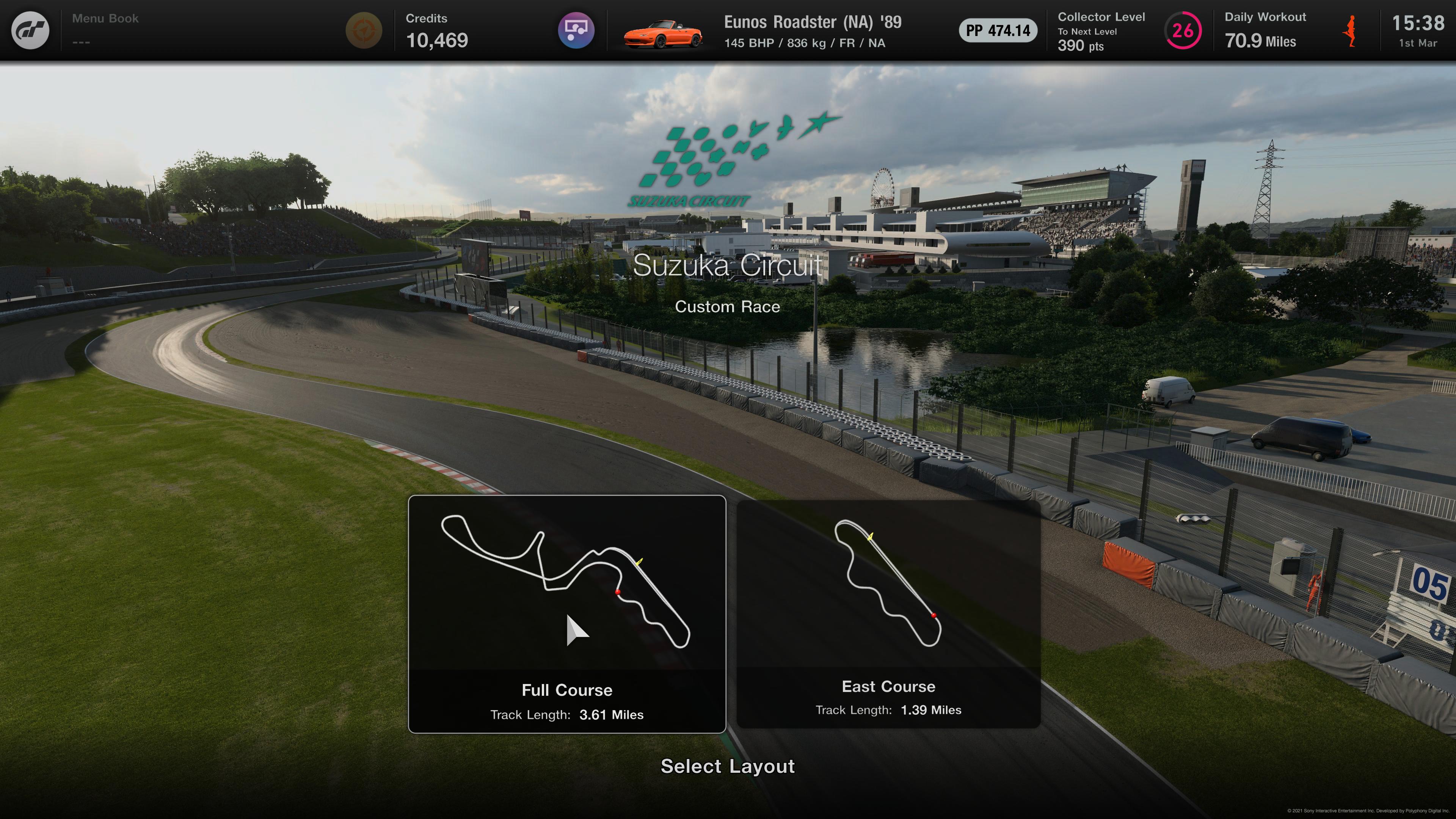Open the orange compass mission icon
This screenshot has height=819, width=1456.
point(364,30)
